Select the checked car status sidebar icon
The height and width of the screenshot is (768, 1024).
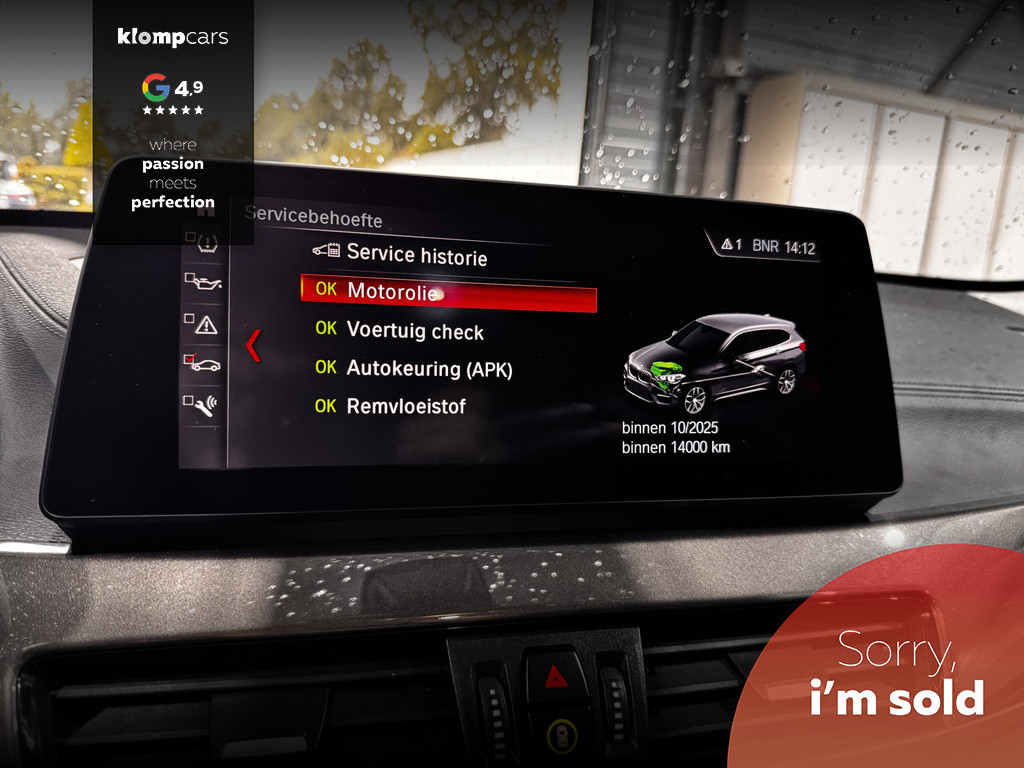203,364
